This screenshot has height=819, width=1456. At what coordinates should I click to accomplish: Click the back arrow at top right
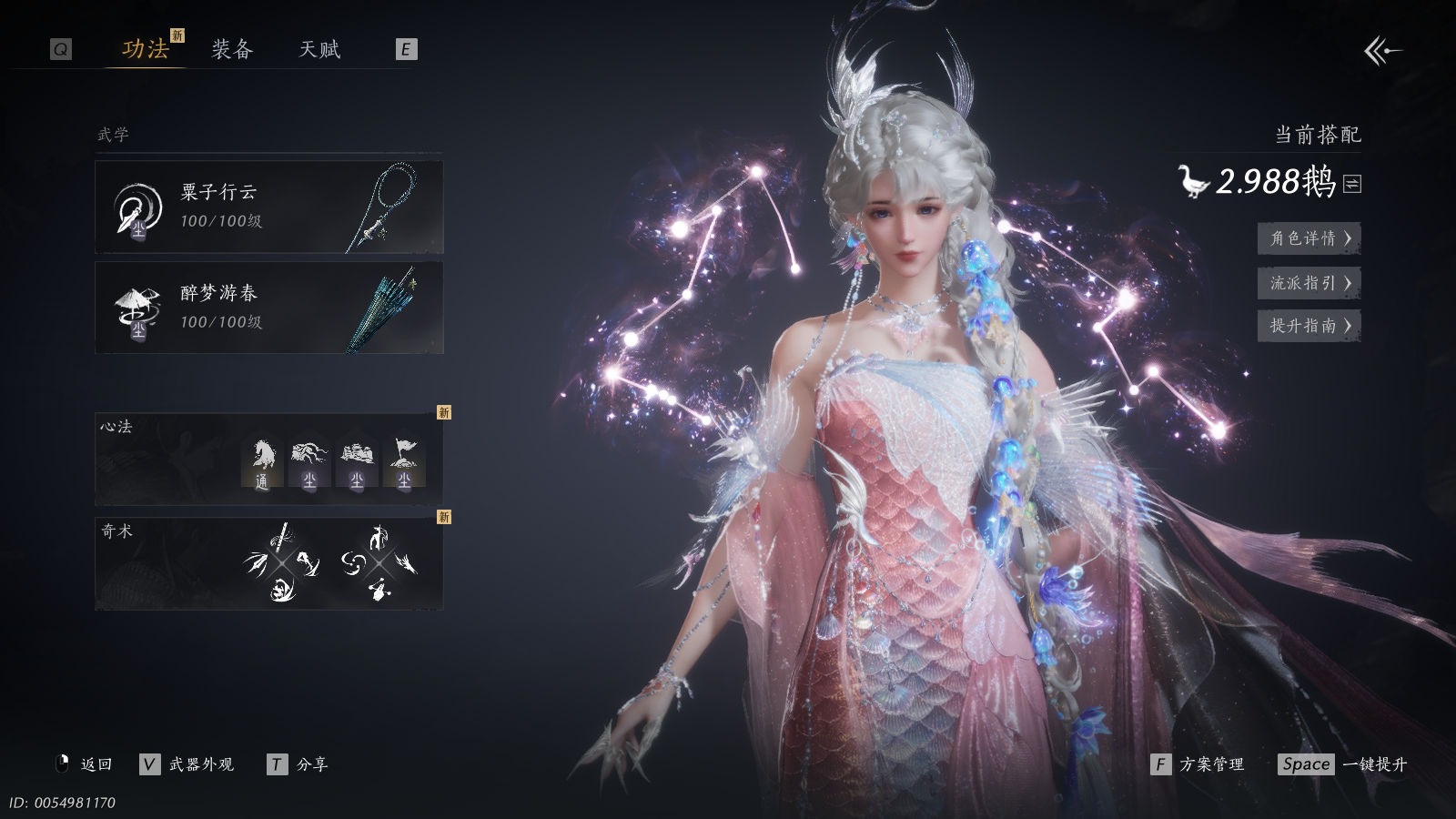pyautogui.click(x=1382, y=51)
